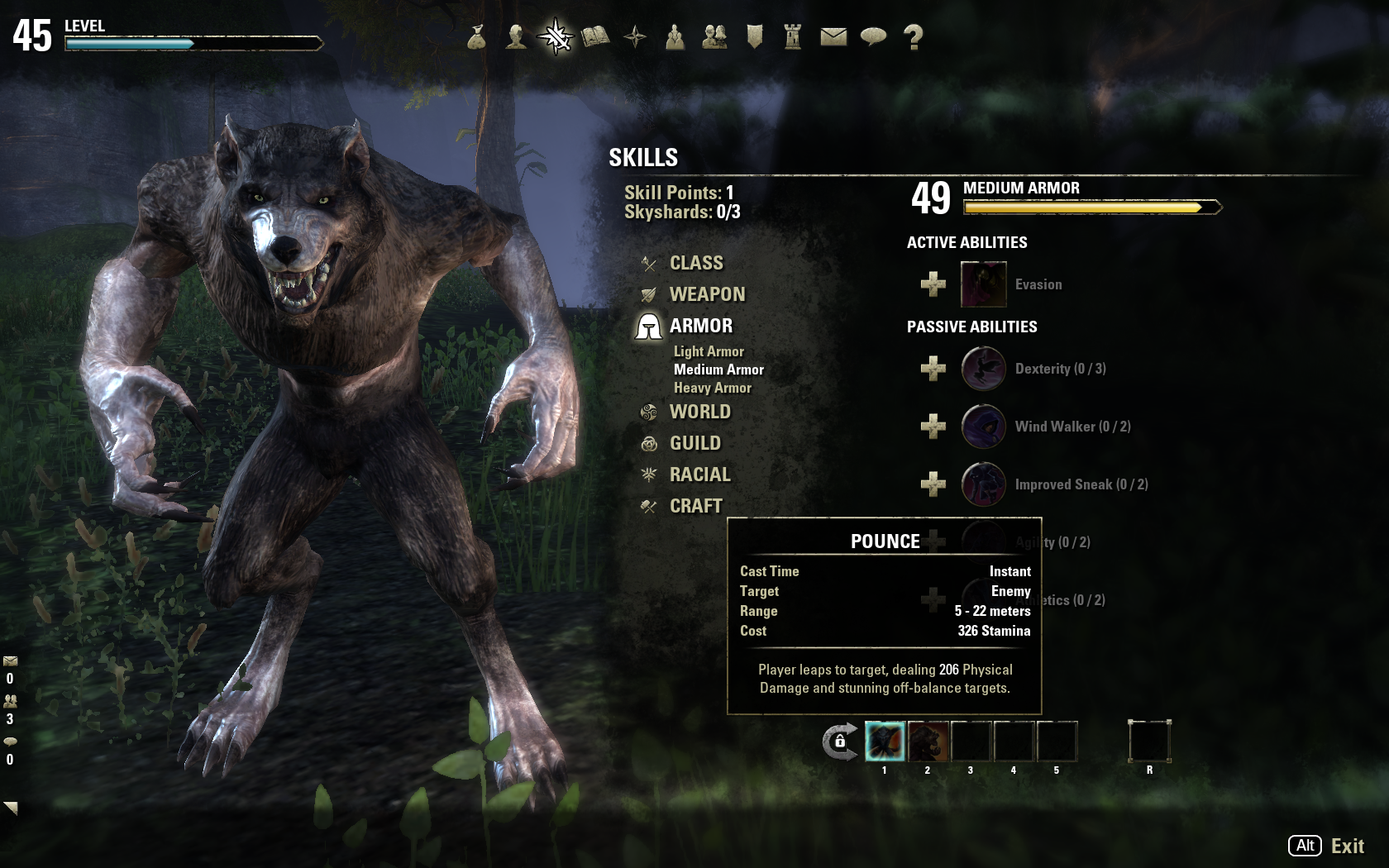The width and height of the screenshot is (1389, 868).
Task: Click the four-pointed star icon in top bar
Action: pyautogui.click(x=635, y=37)
